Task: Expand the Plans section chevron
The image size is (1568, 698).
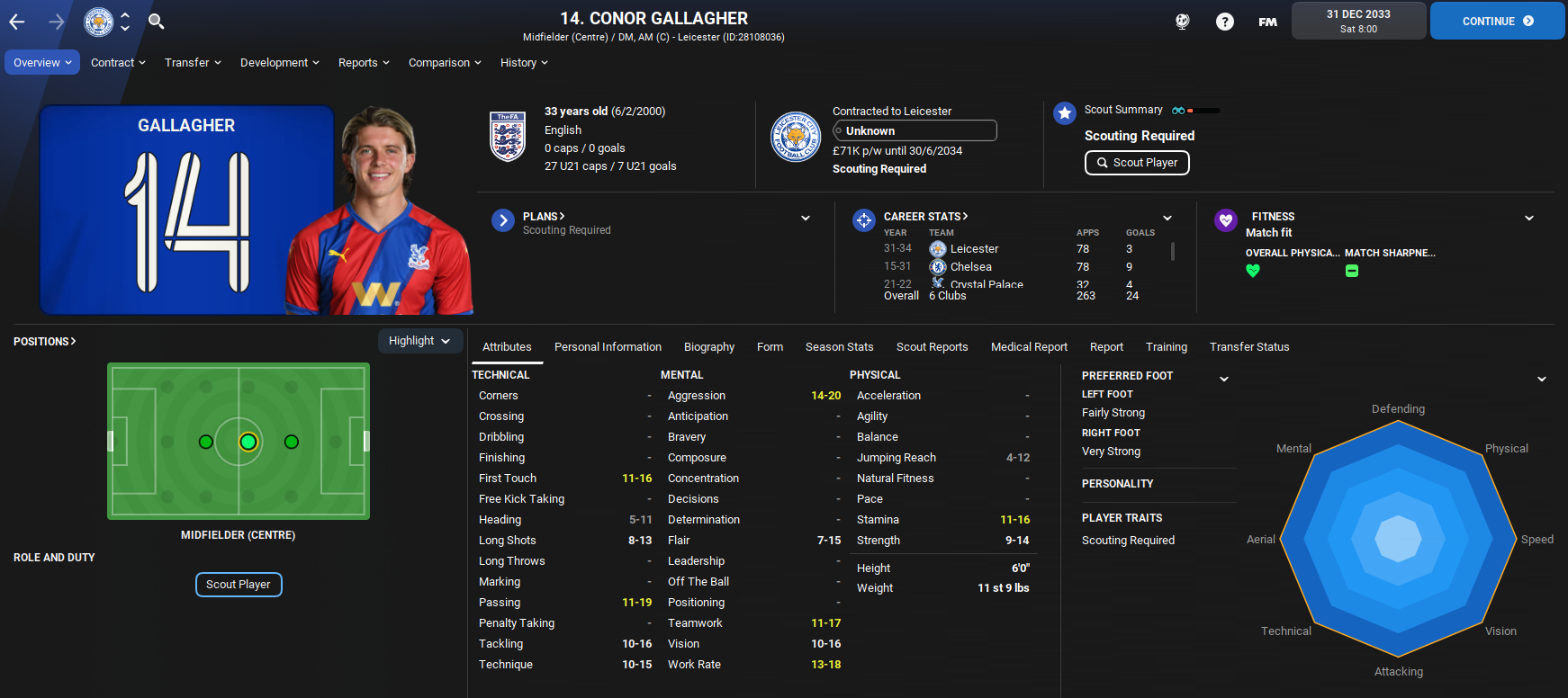Action: [x=805, y=217]
